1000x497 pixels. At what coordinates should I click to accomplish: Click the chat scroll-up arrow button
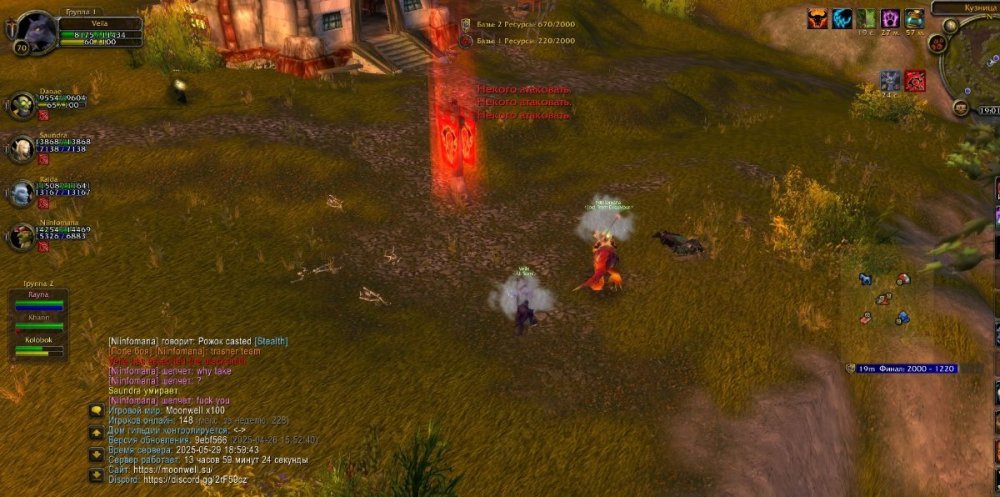(96, 432)
